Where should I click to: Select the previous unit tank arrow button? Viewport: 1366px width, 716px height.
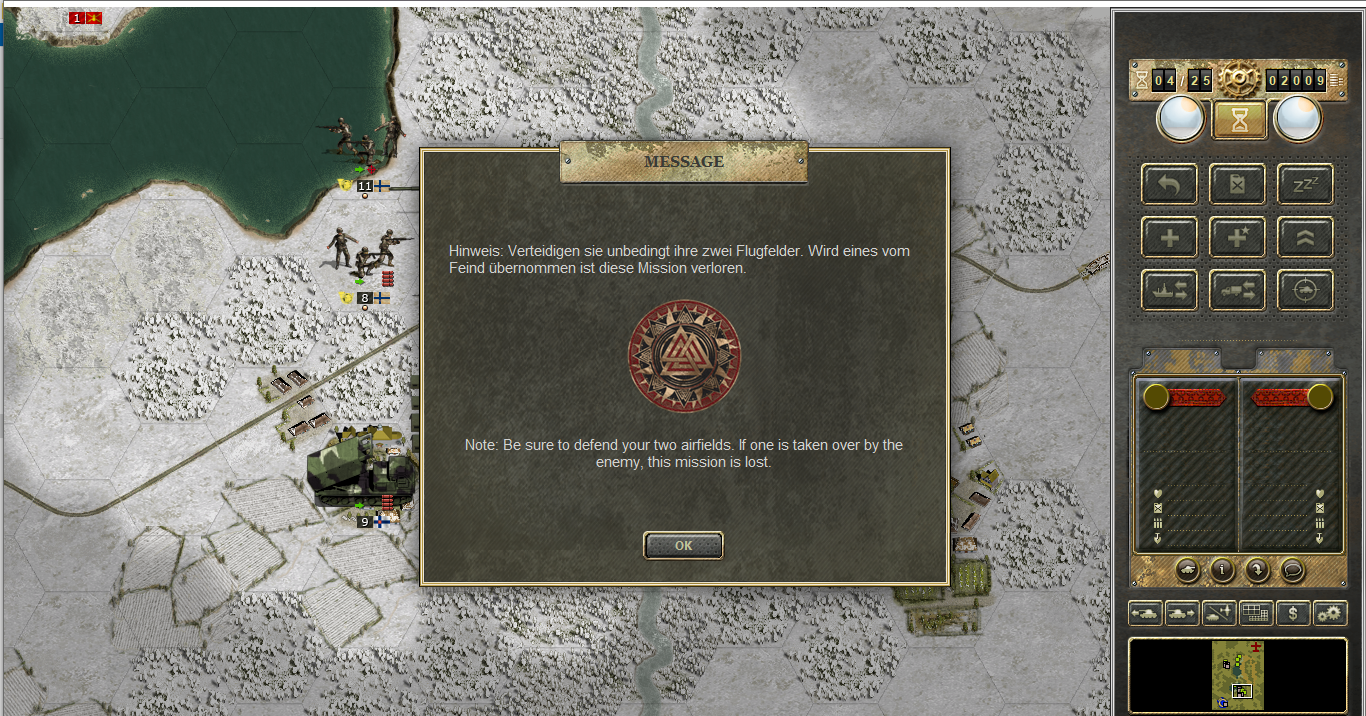coord(1145,613)
